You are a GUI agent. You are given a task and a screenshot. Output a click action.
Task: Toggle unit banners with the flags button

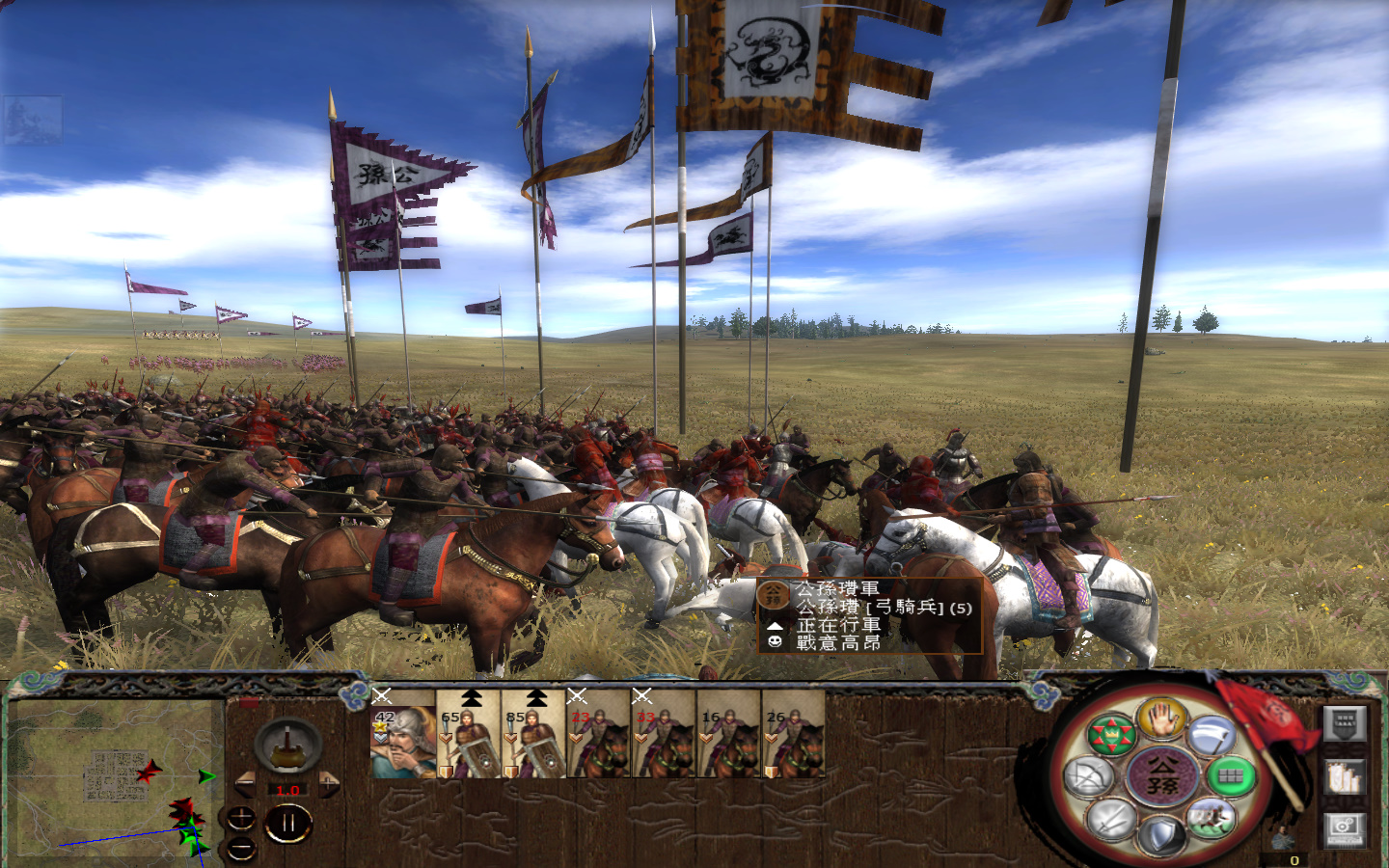click(1344, 777)
